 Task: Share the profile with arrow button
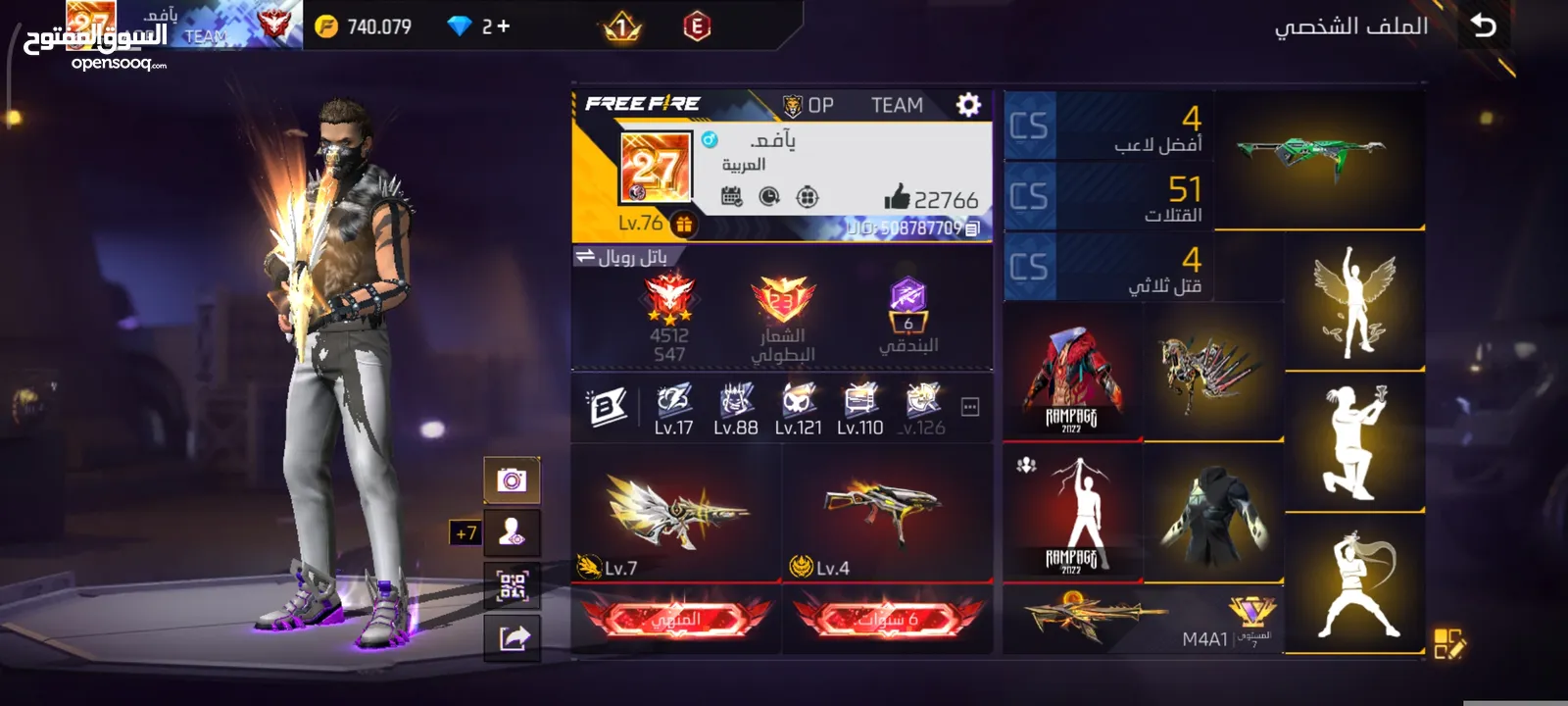pos(514,638)
